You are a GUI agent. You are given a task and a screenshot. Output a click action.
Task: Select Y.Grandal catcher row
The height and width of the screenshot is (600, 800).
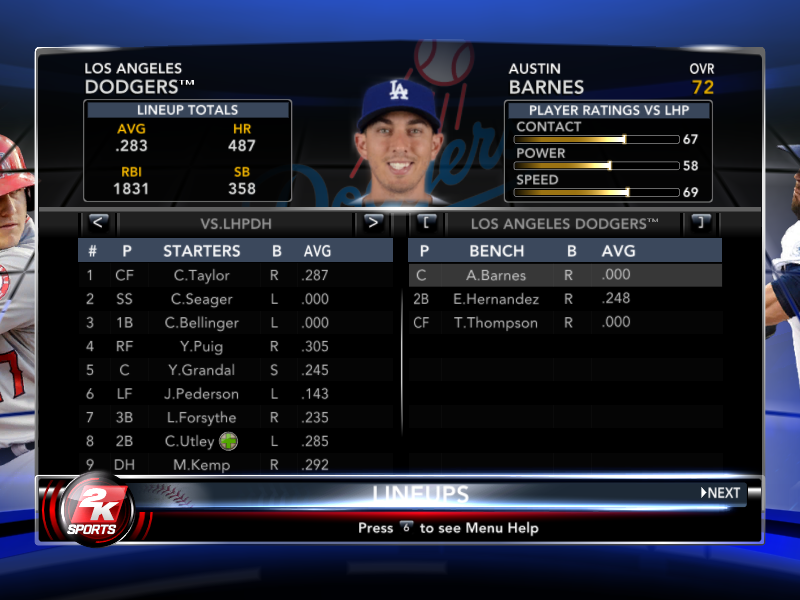click(x=202, y=370)
